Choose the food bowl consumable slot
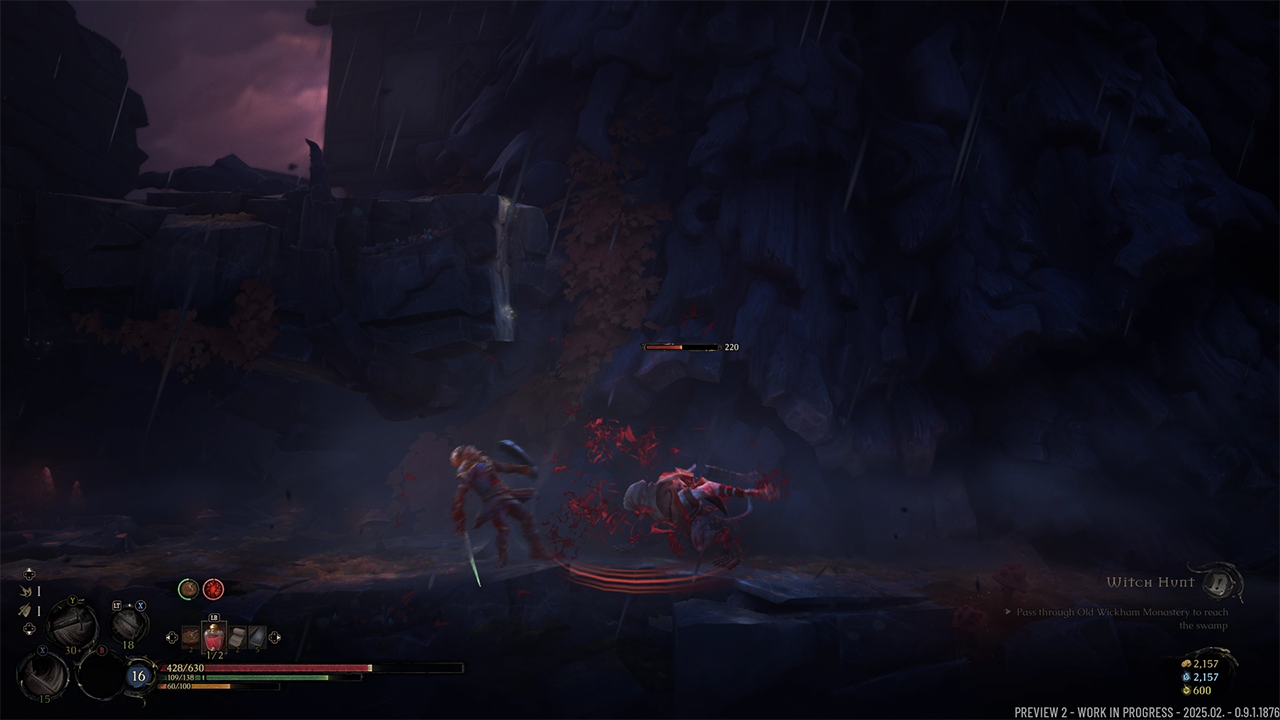1280x720 pixels. click(x=190, y=637)
